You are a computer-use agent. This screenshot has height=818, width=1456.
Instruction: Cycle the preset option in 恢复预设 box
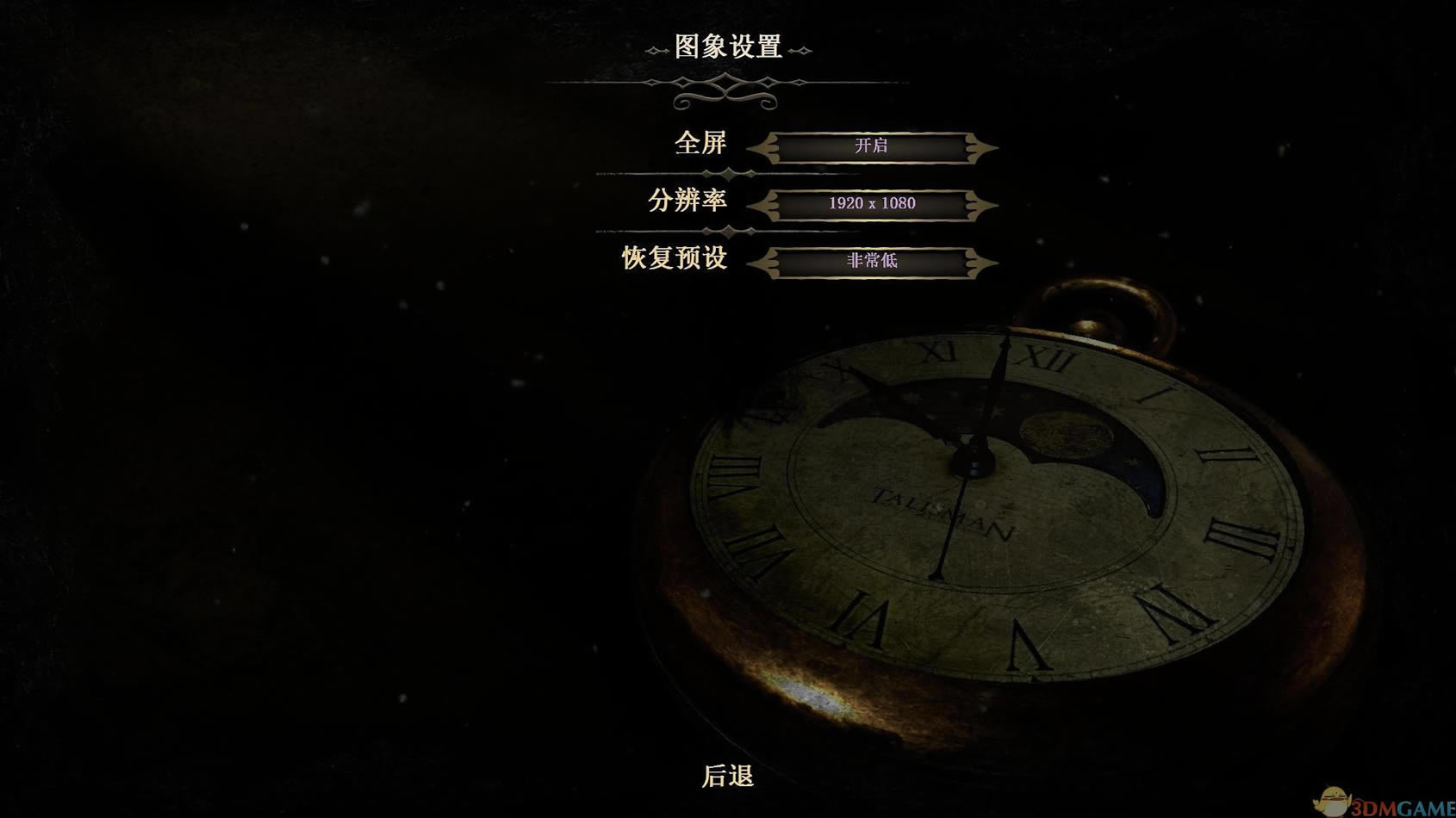(x=873, y=261)
